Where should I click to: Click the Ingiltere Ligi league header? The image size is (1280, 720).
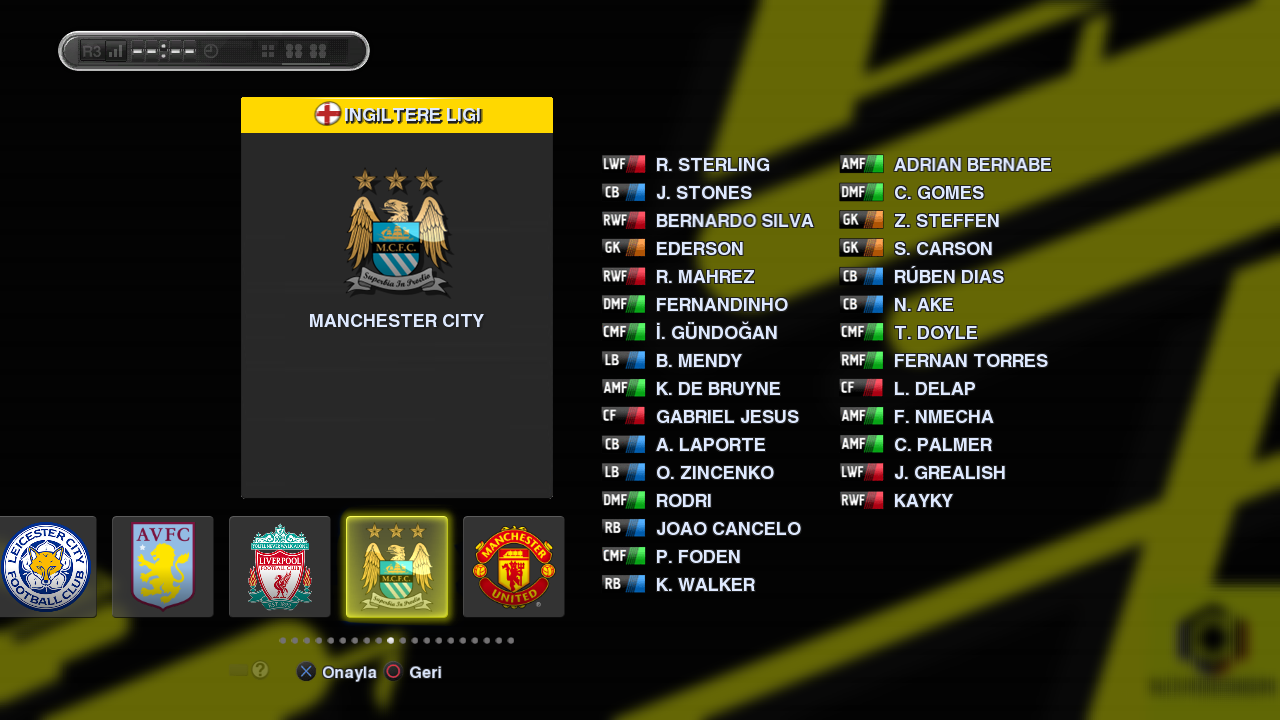tap(397, 115)
